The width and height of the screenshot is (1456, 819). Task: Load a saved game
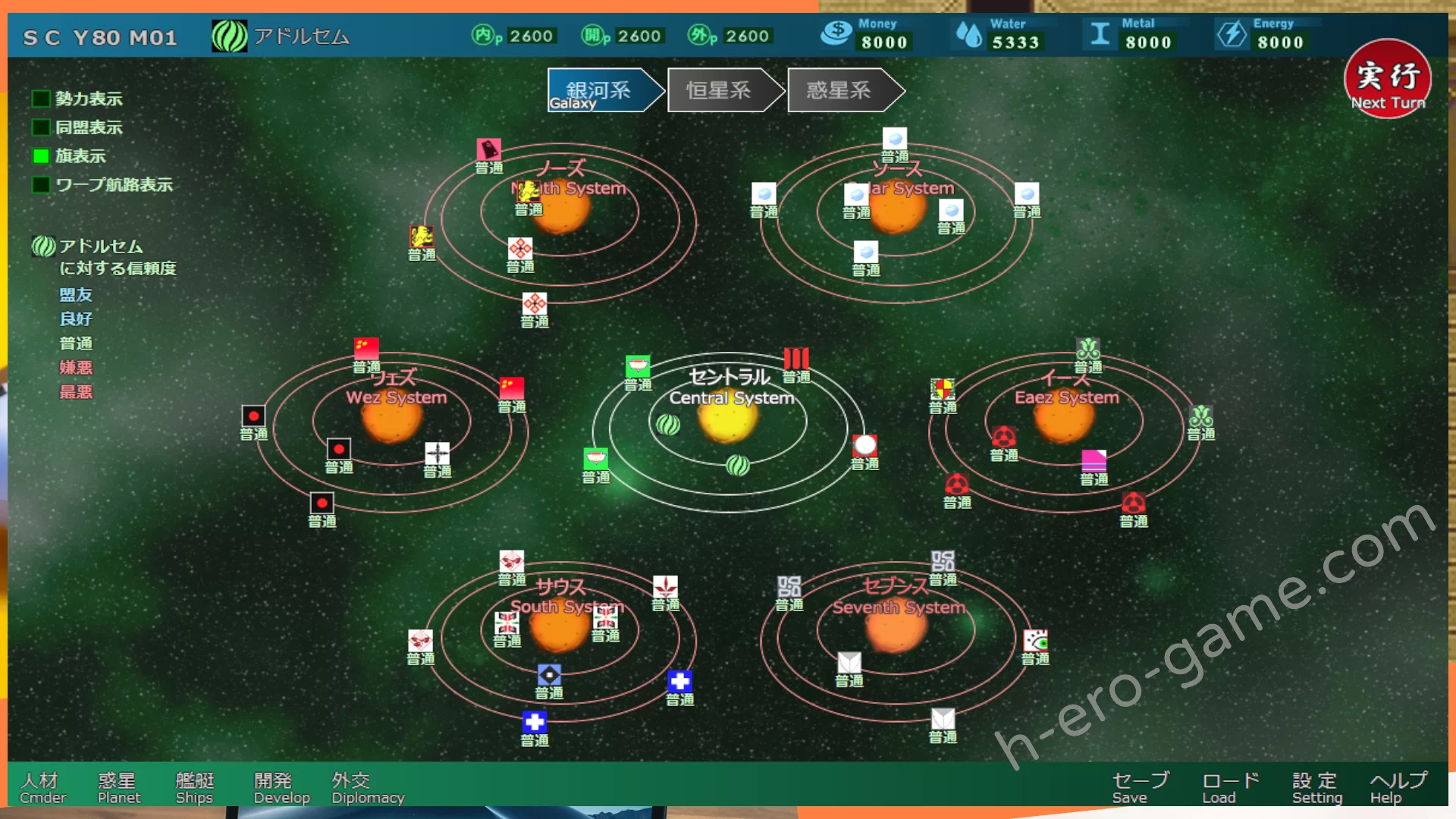click(x=1230, y=787)
